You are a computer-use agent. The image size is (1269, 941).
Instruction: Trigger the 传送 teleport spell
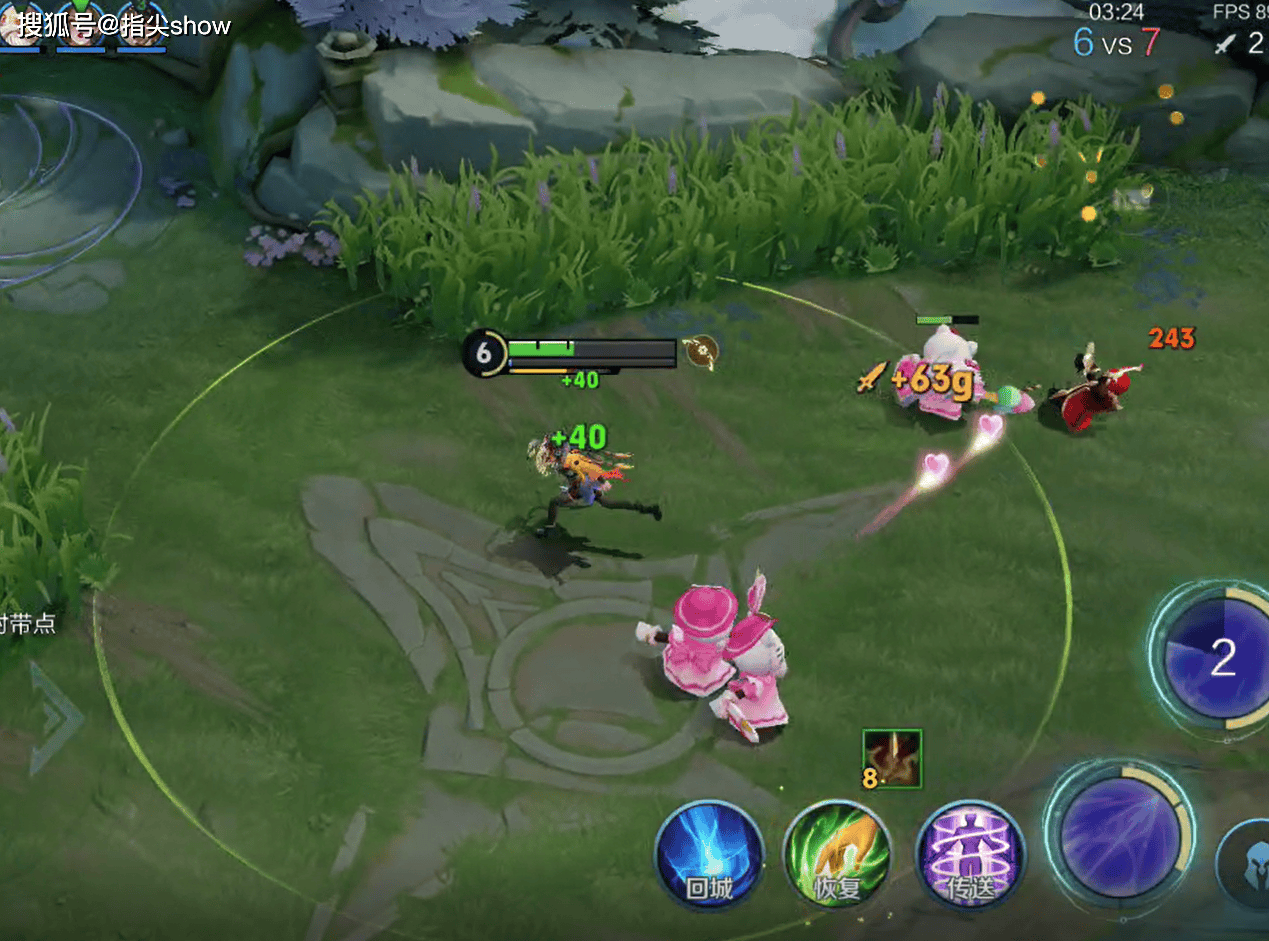[x=970, y=855]
